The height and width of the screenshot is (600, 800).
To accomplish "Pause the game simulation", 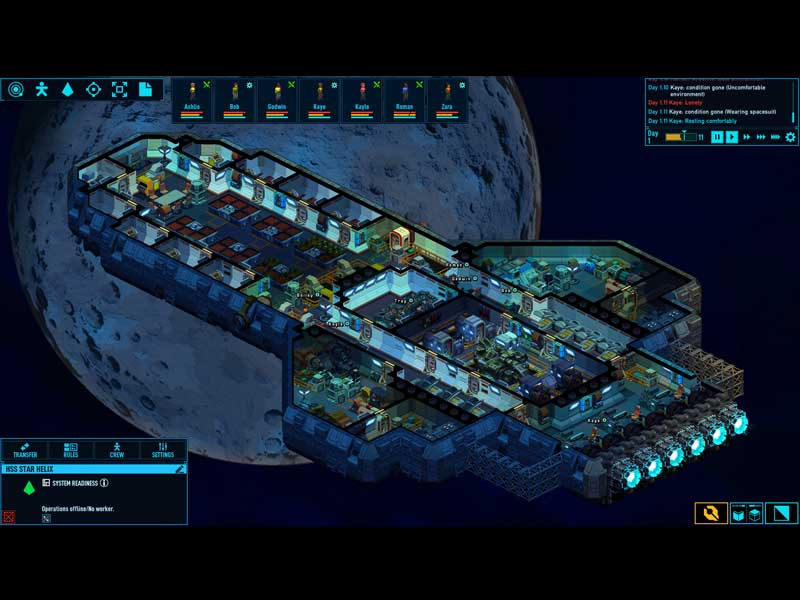I will pos(717,137).
